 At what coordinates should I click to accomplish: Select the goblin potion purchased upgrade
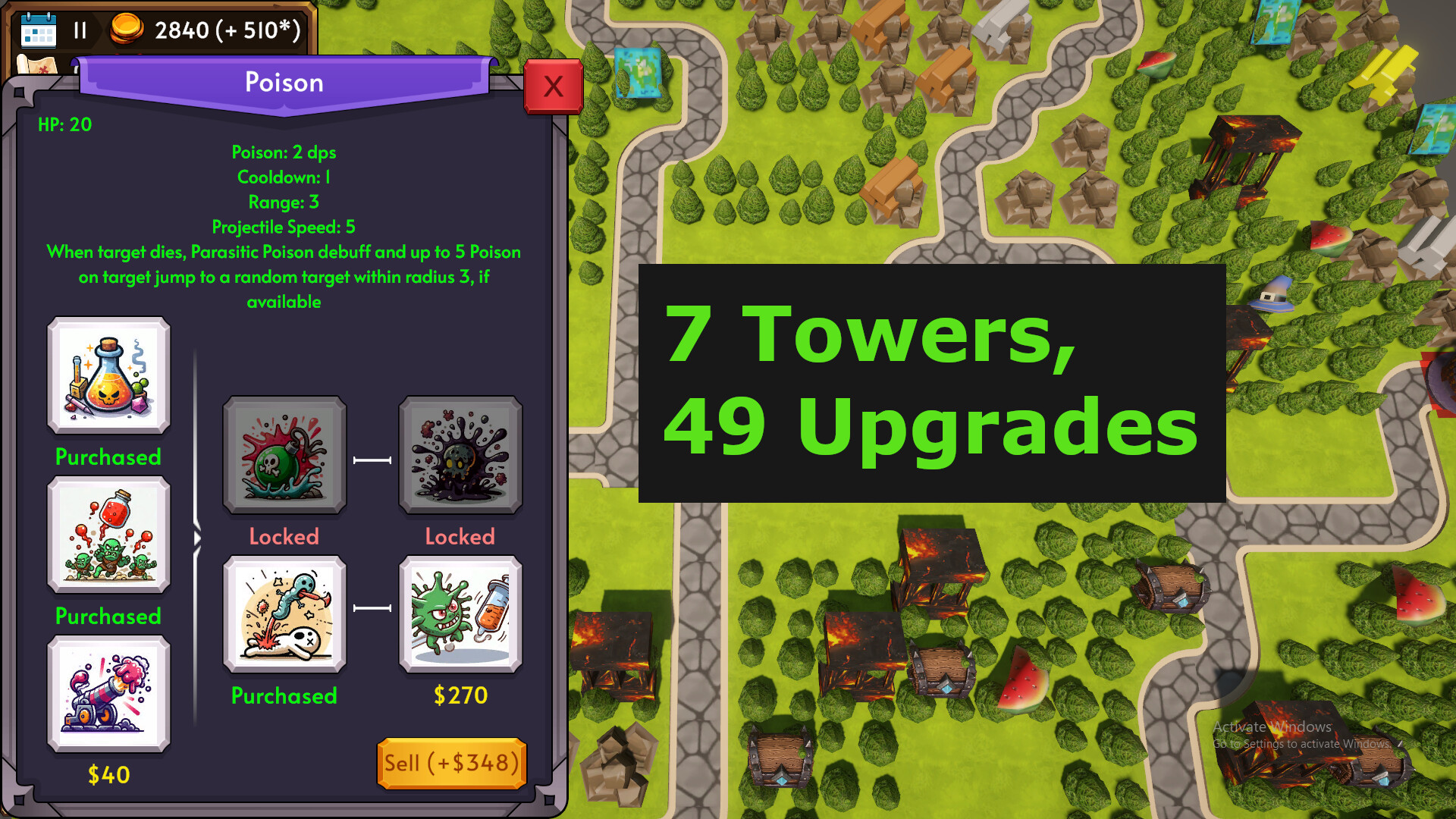[x=108, y=537]
